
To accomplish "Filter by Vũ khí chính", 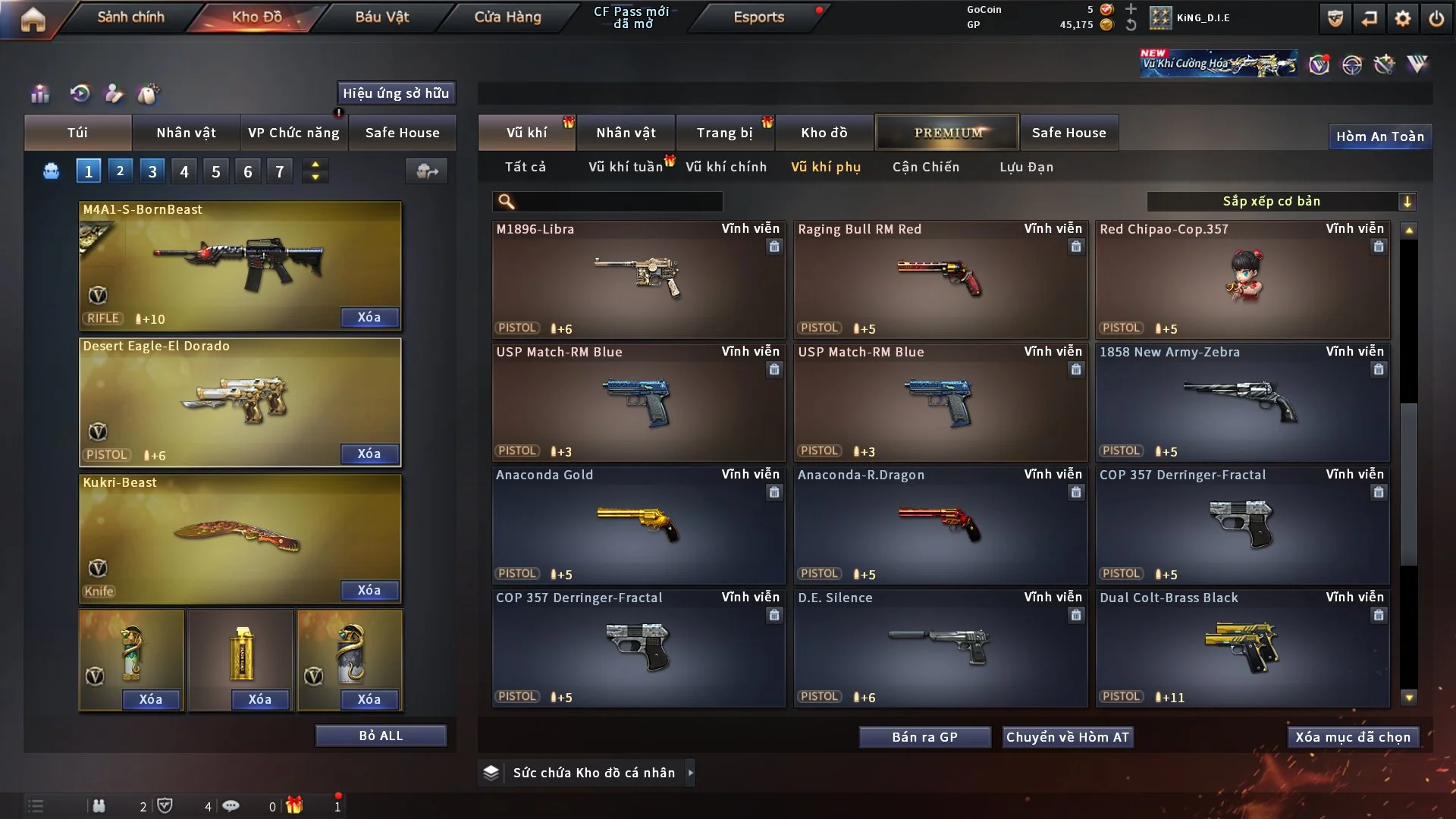I will tap(726, 167).
